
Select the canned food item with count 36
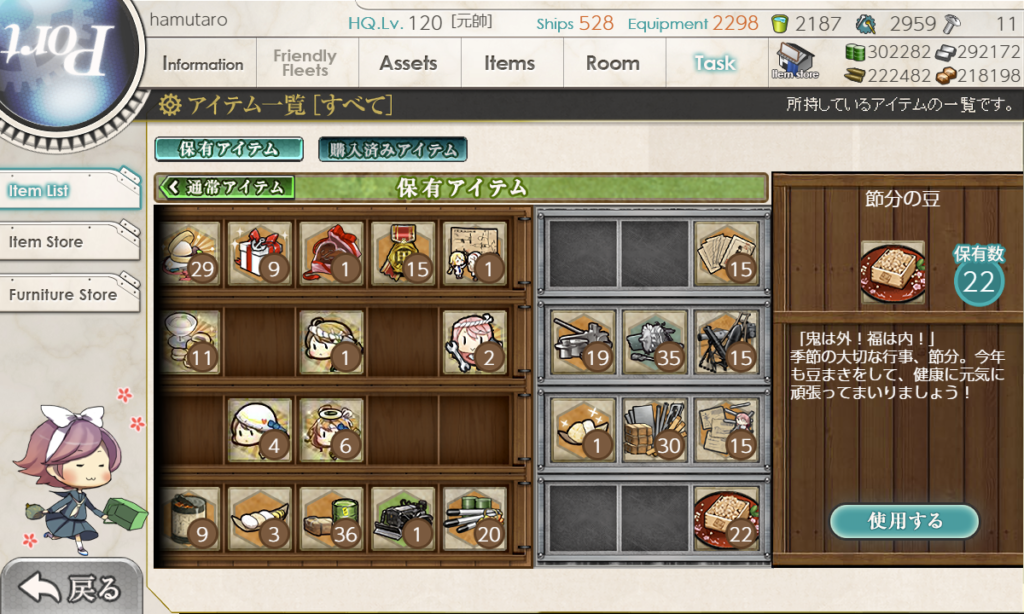[332, 518]
